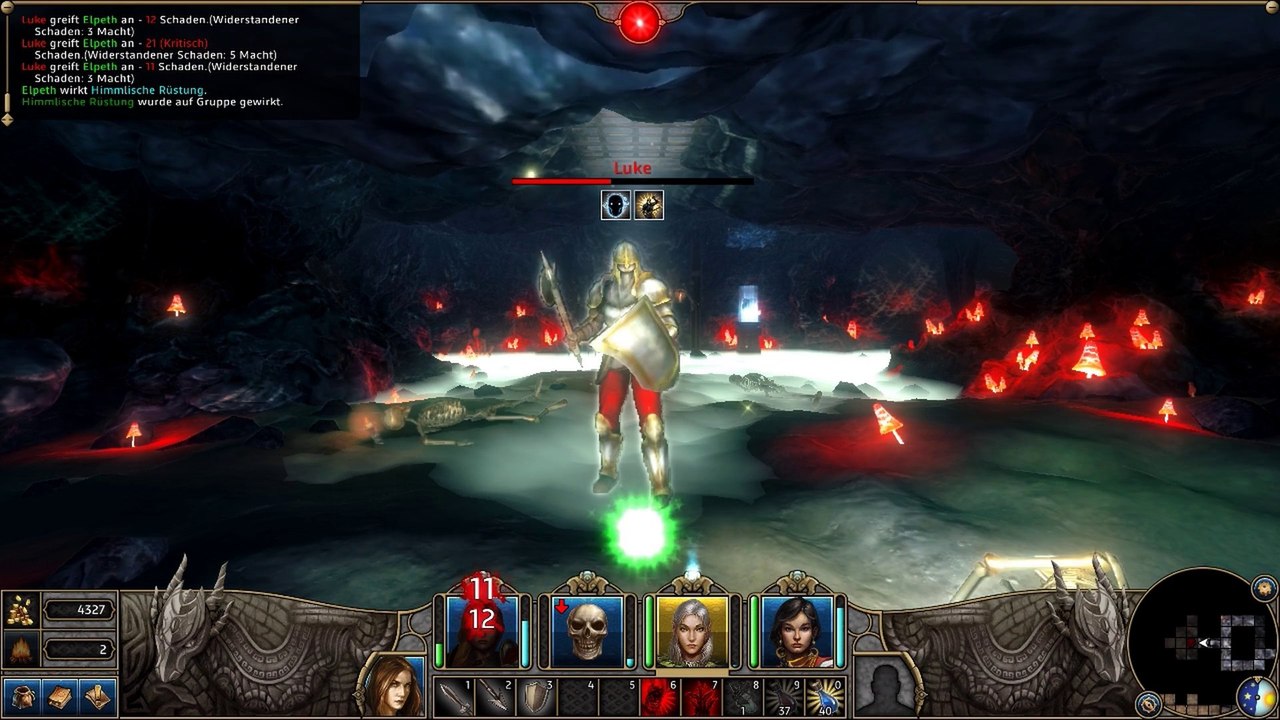This screenshot has width=1280, height=720.
Task: Select the dead skull party member portrait
Action: [x=587, y=631]
